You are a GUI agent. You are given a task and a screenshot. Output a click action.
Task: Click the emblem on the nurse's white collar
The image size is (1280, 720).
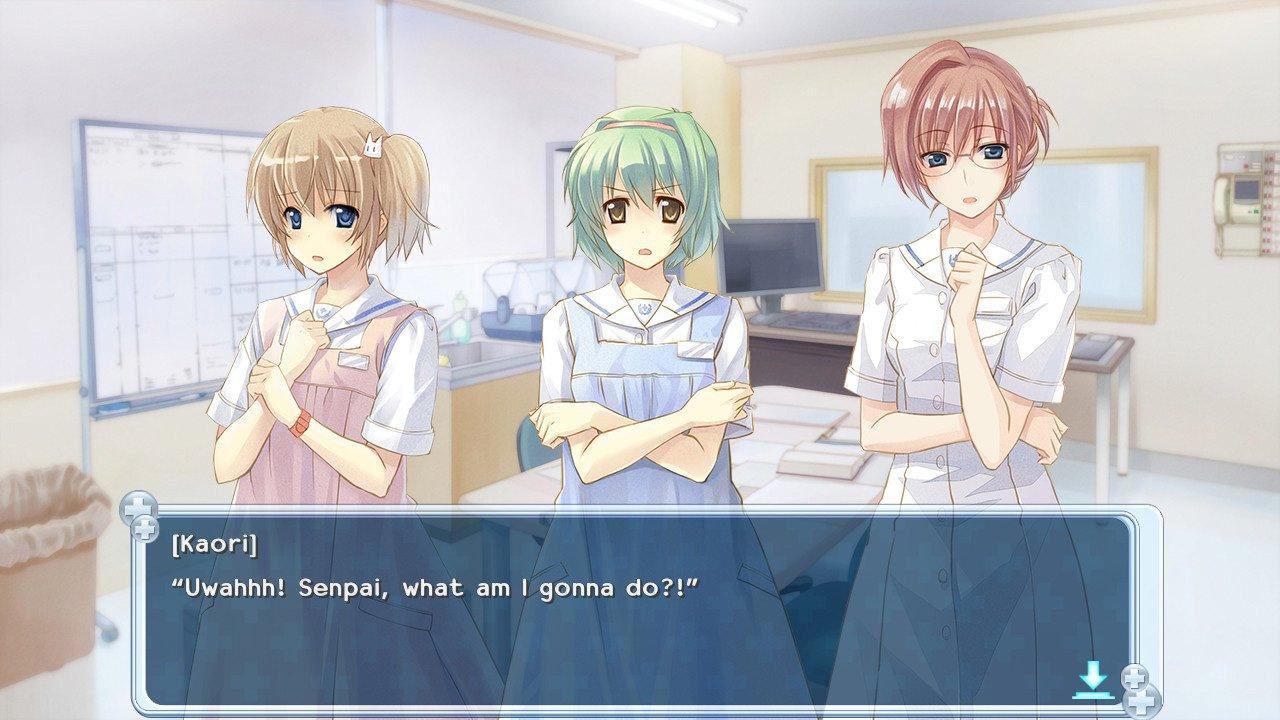pyautogui.click(x=952, y=259)
